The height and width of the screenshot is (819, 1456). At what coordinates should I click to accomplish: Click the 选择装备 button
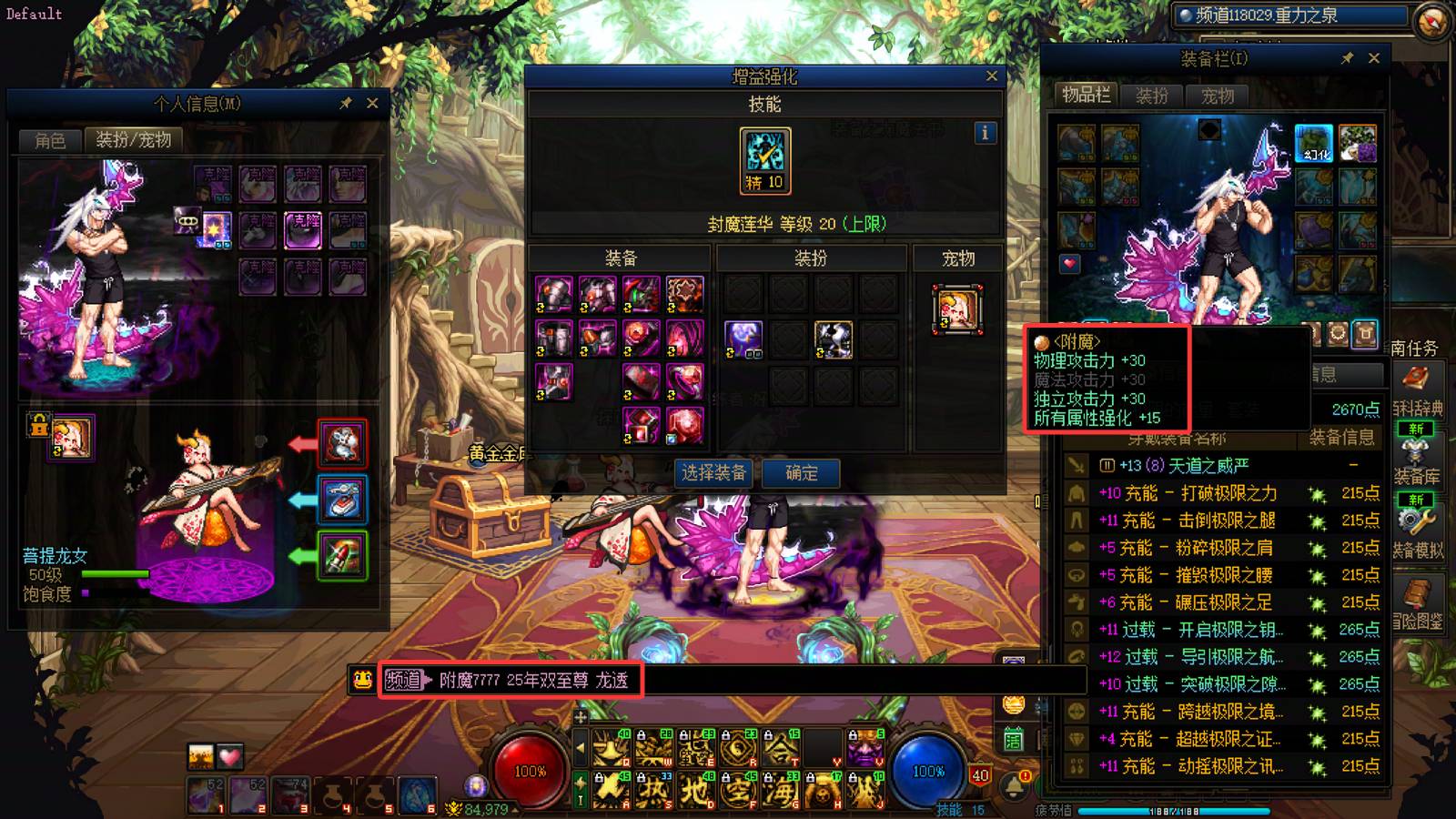pyautogui.click(x=713, y=473)
